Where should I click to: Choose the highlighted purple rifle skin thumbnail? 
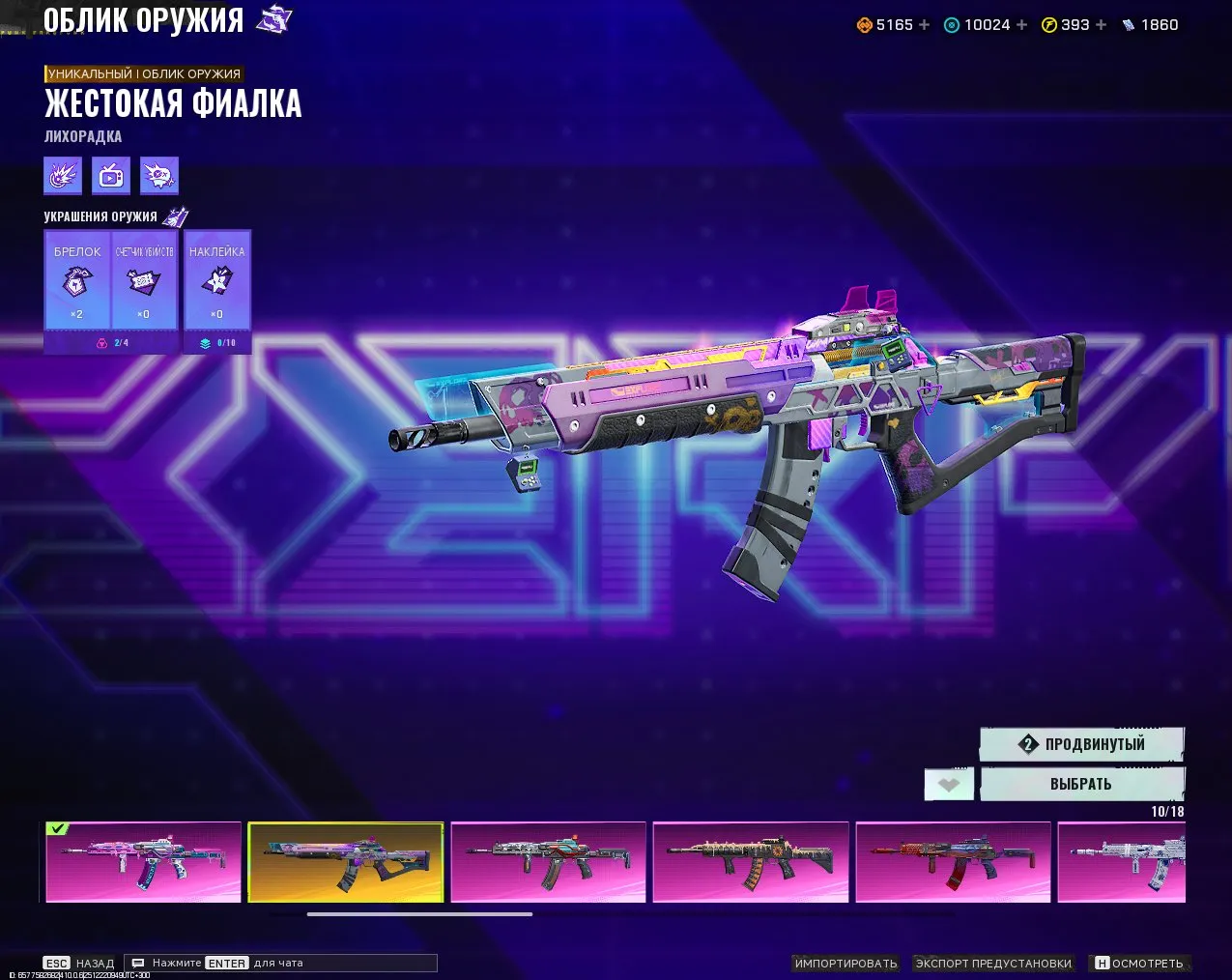coord(346,861)
